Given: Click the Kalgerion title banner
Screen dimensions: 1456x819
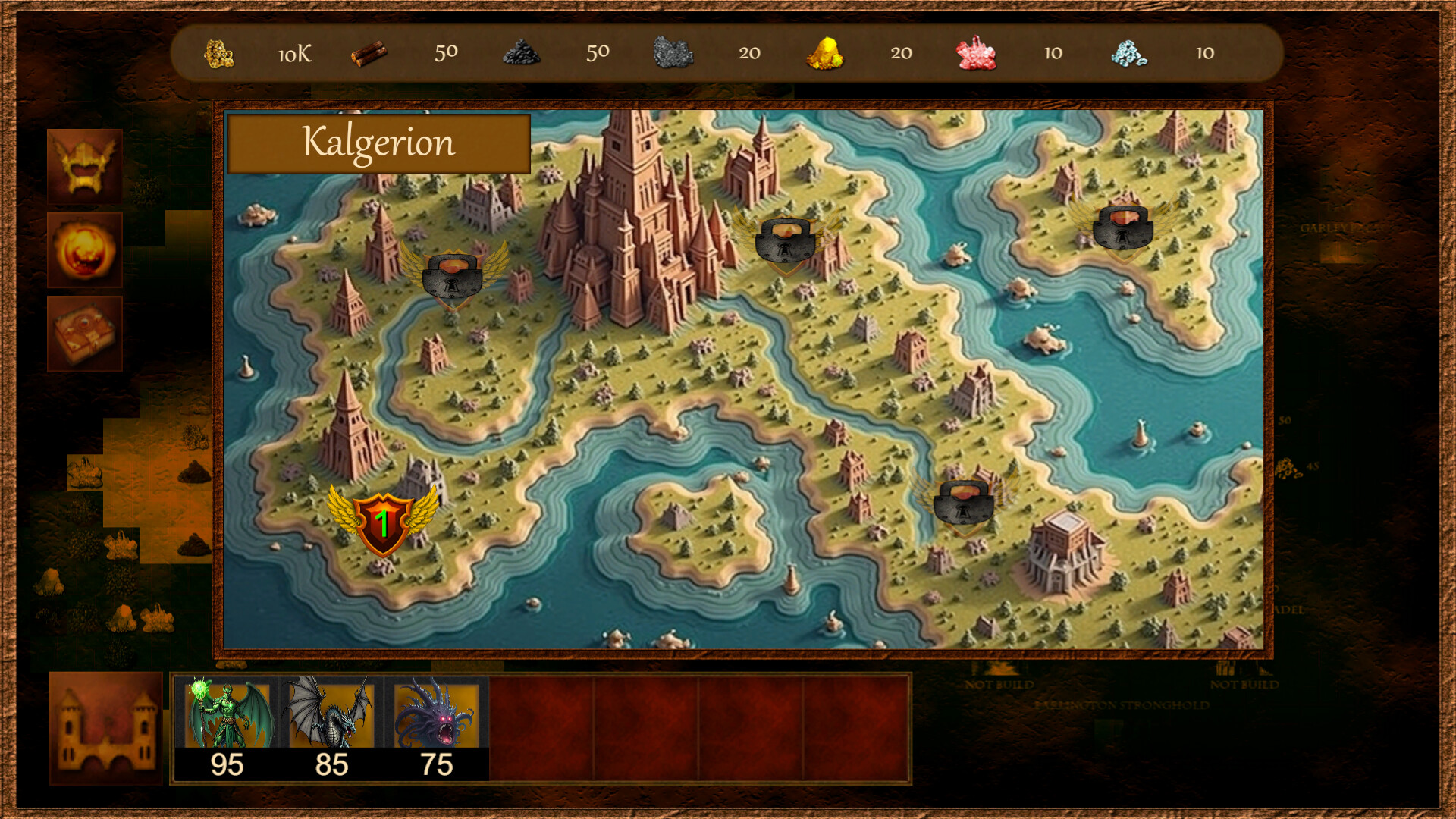Looking at the screenshot, I should (378, 143).
